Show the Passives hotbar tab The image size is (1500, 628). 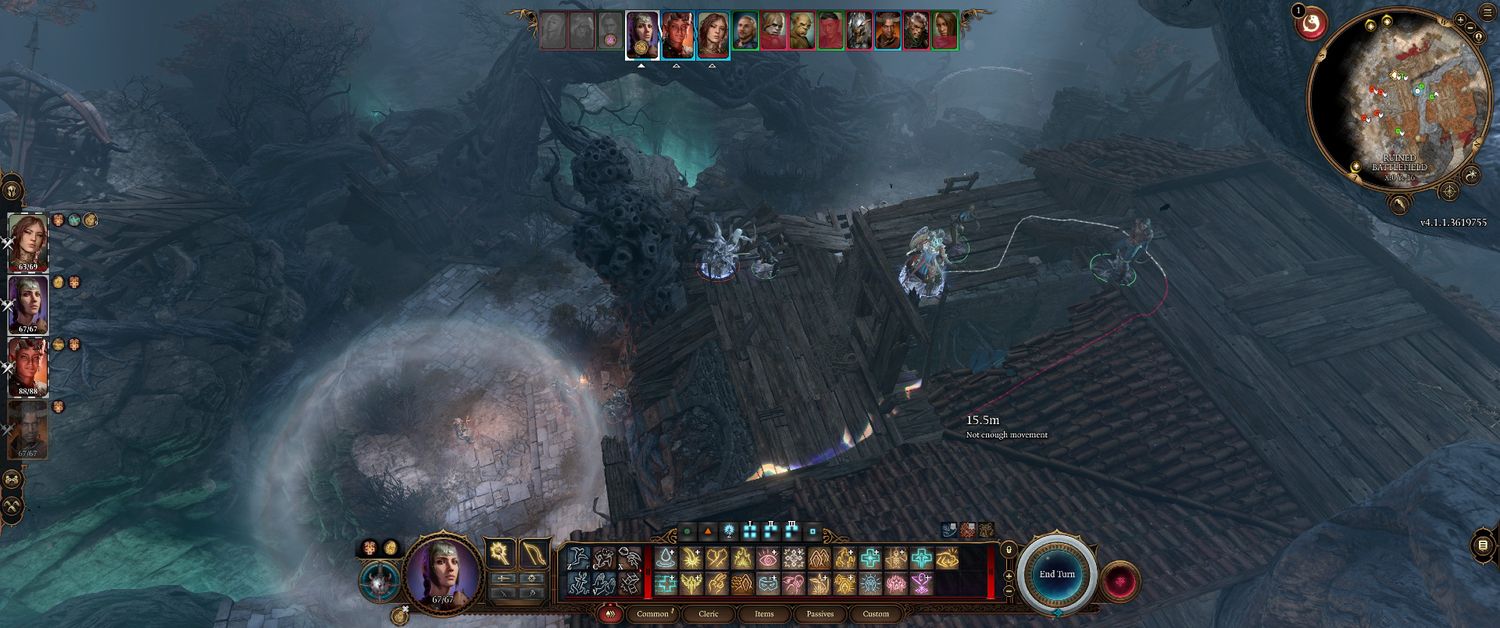pos(820,614)
